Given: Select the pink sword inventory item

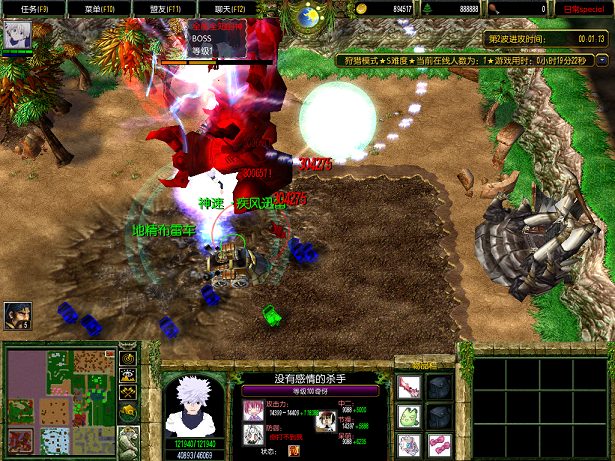Looking at the screenshot, I should point(408,387).
